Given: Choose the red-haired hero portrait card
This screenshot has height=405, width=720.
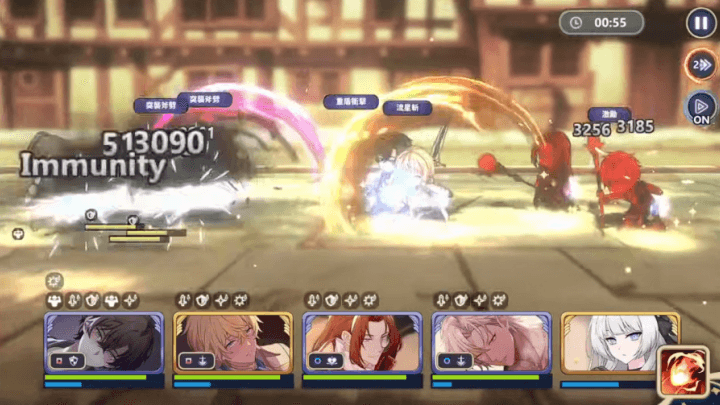Looking at the screenshot, I should coord(362,343).
